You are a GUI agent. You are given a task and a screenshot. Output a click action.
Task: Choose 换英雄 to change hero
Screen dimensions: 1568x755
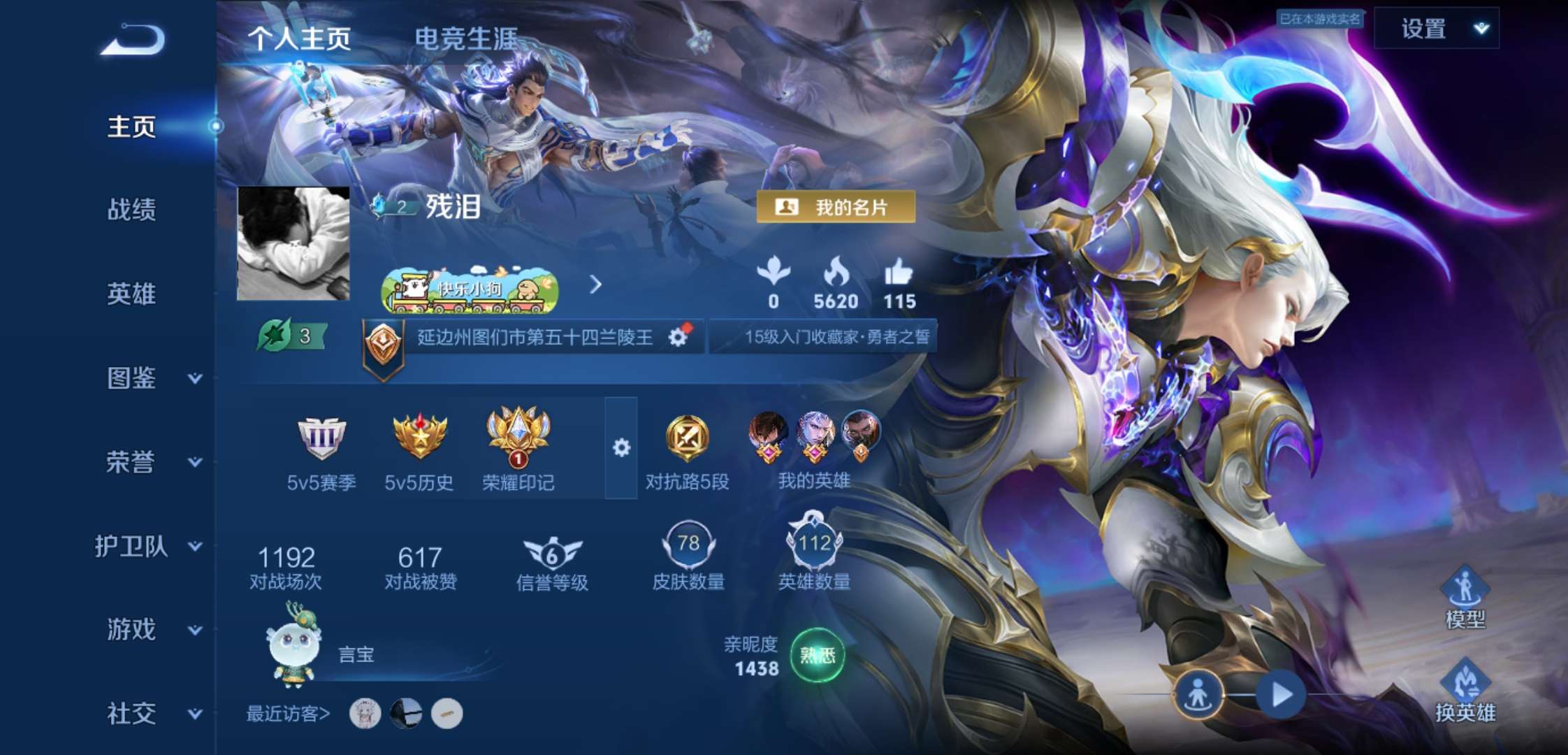1465,692
